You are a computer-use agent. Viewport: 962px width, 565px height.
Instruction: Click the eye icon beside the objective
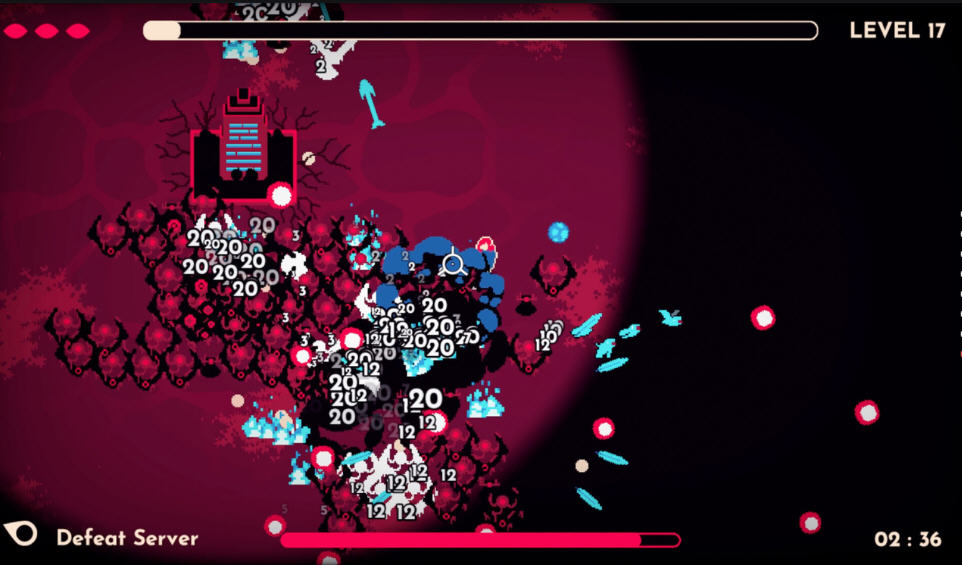(x=22, y=534)
